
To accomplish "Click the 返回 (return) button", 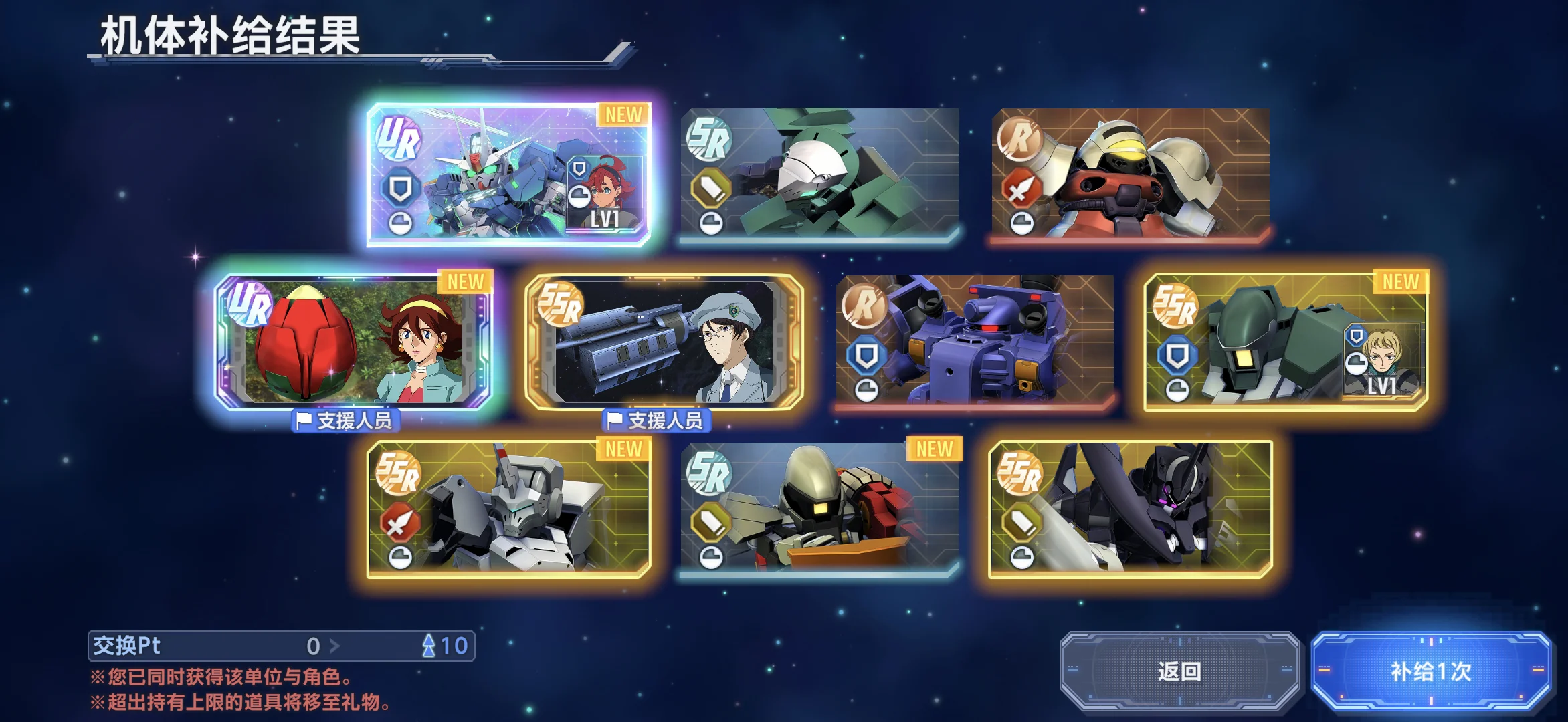I will (x=1179, y=671).
